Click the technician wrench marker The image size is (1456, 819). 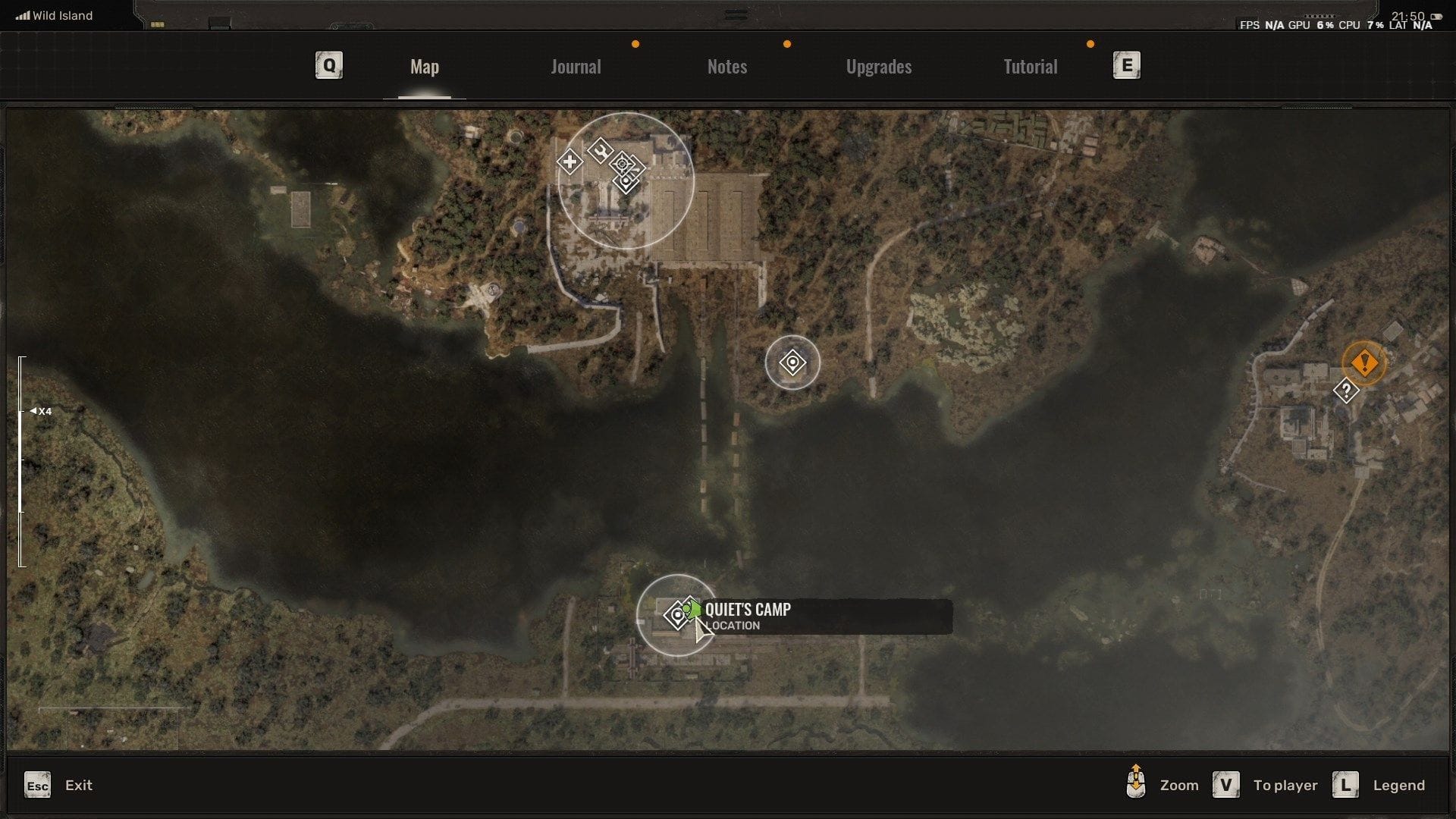601,152
